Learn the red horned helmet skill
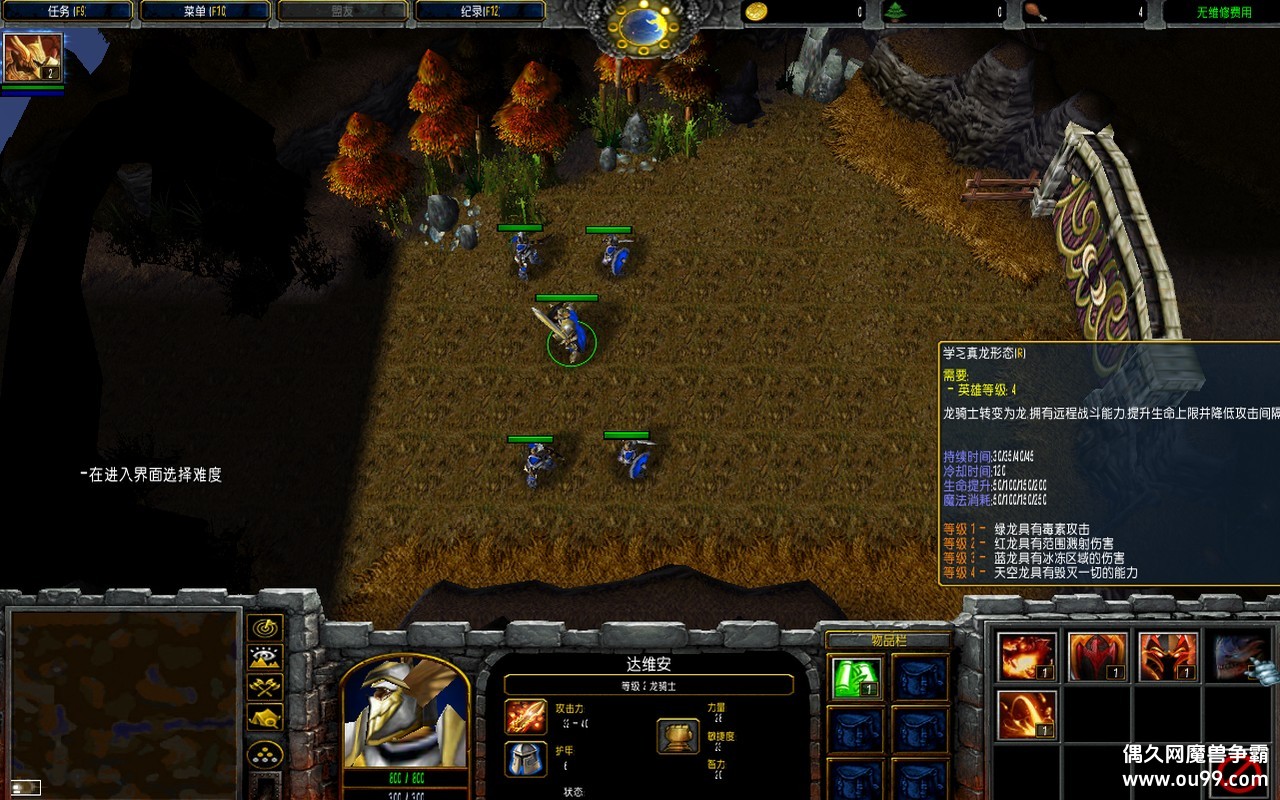1280x800 pixels. [1167, 657]
